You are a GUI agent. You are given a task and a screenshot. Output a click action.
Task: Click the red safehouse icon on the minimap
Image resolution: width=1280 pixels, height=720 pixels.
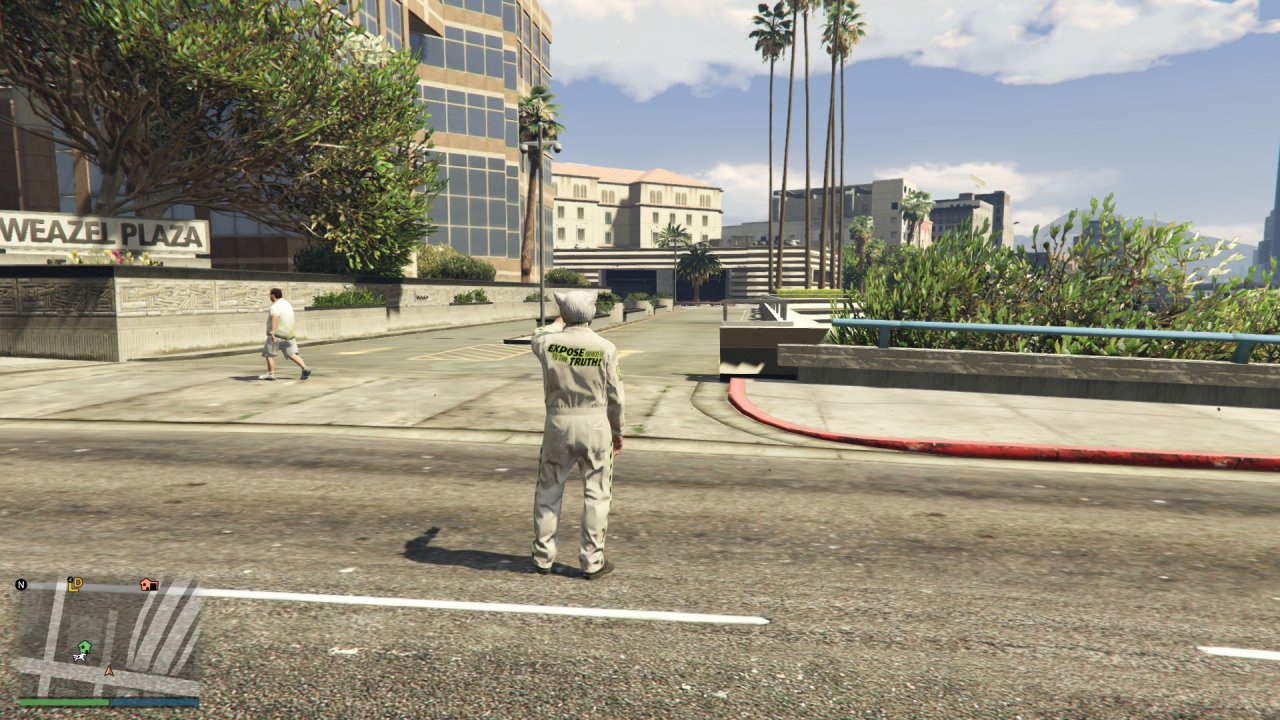click(148, 586)
